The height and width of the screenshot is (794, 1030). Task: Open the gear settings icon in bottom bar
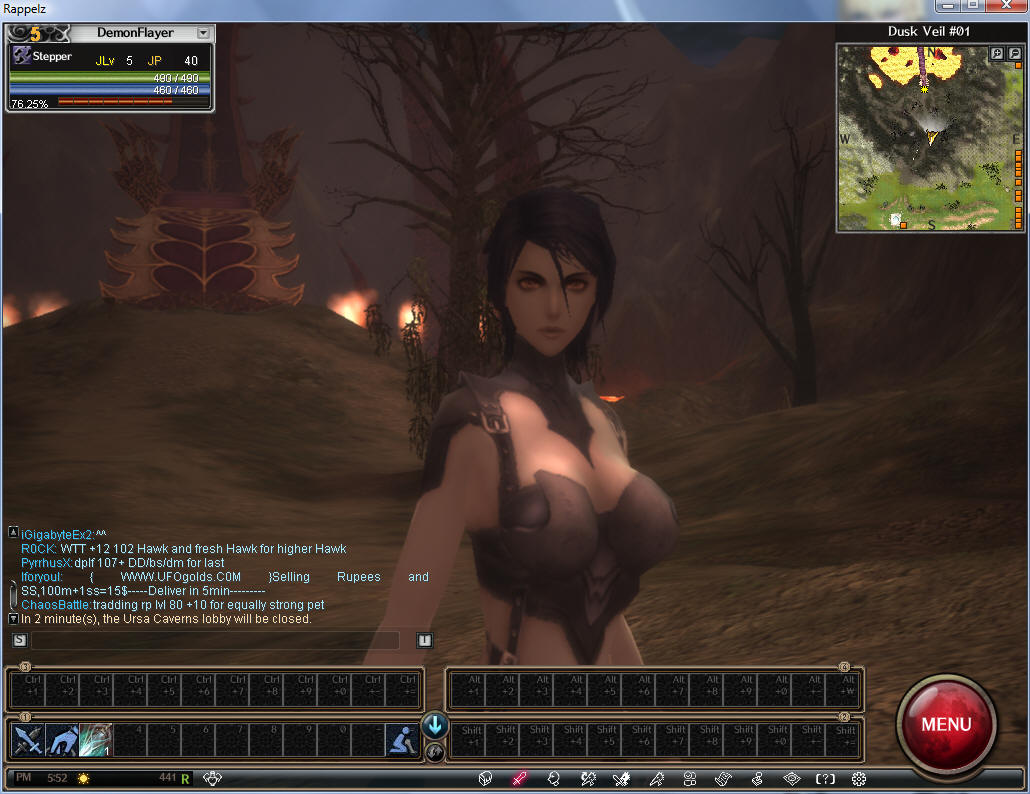click(858, 778)
